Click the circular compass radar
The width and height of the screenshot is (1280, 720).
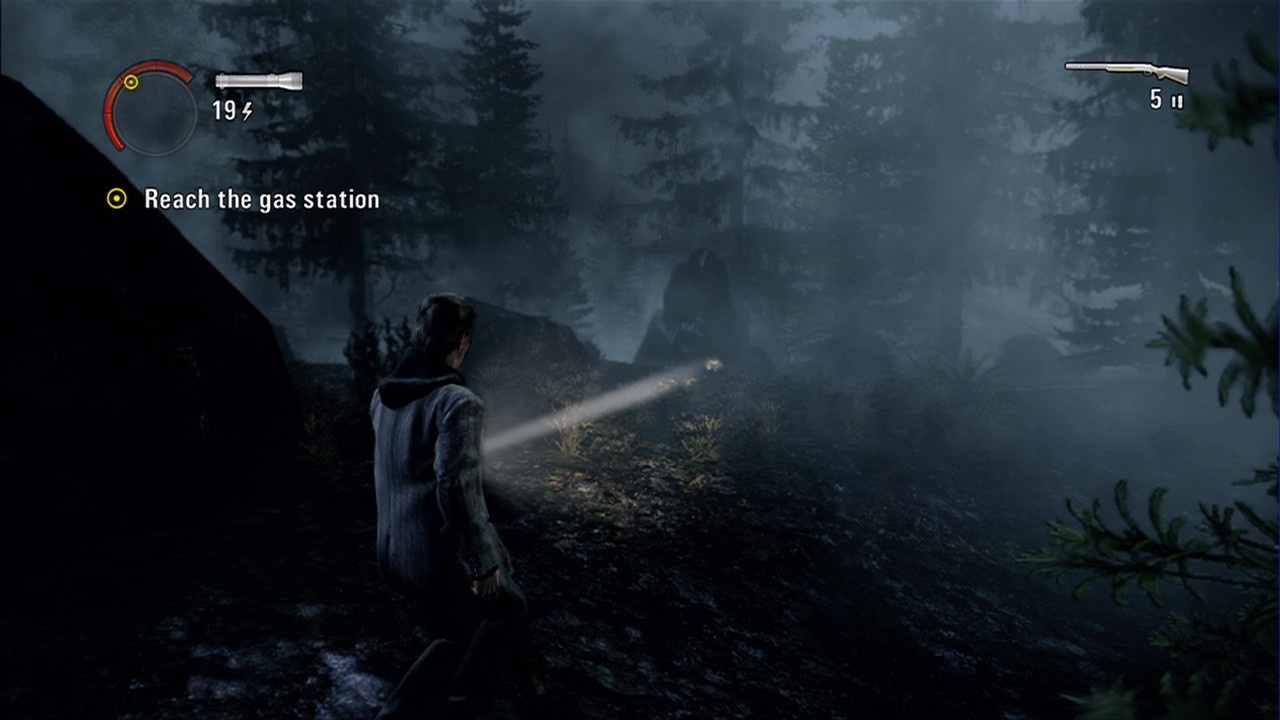click(152, 108)
